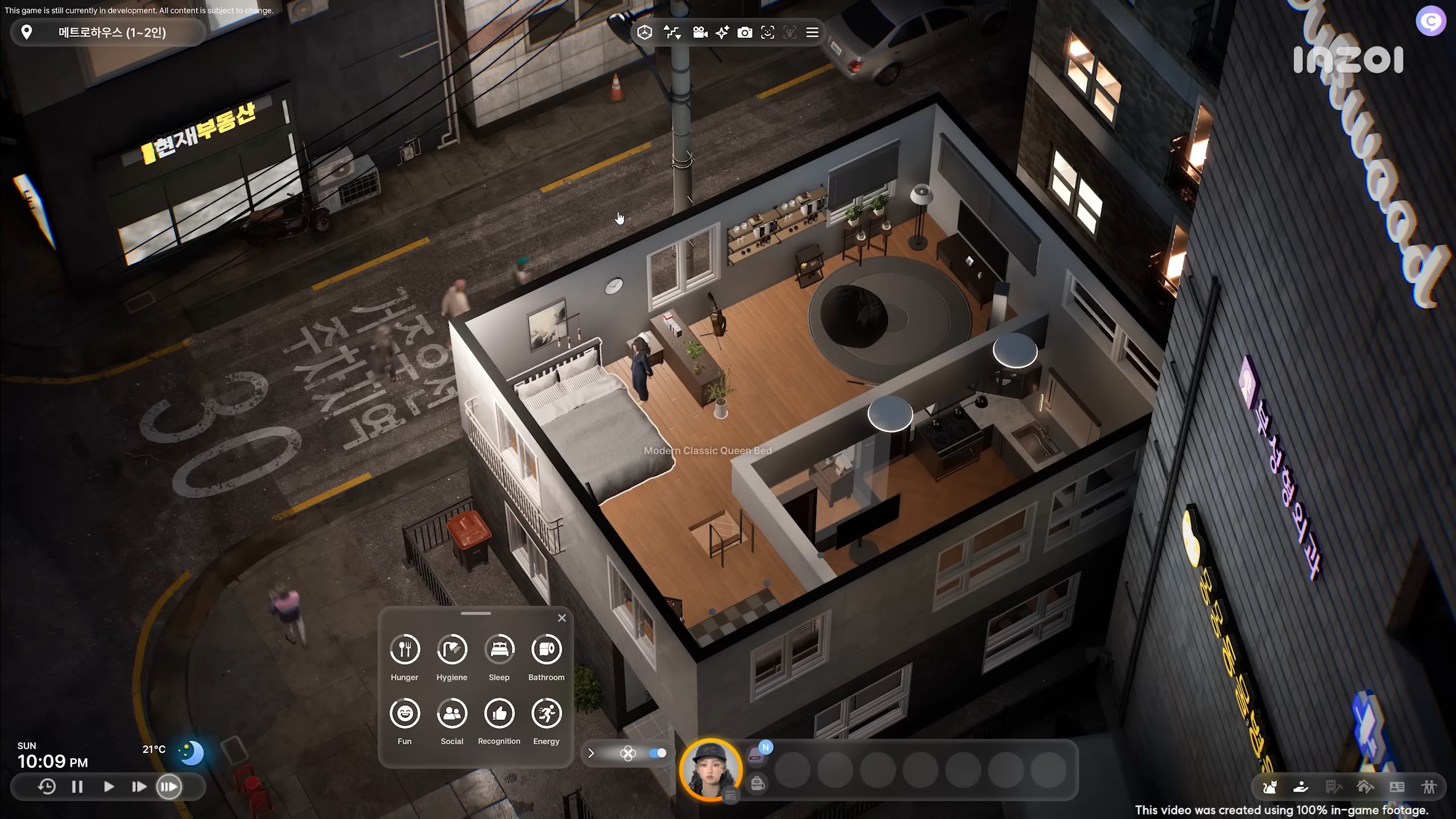This screenshot has height=819, width=1456.
Task: Select the Hunger need icon
Action: [404, 650]
